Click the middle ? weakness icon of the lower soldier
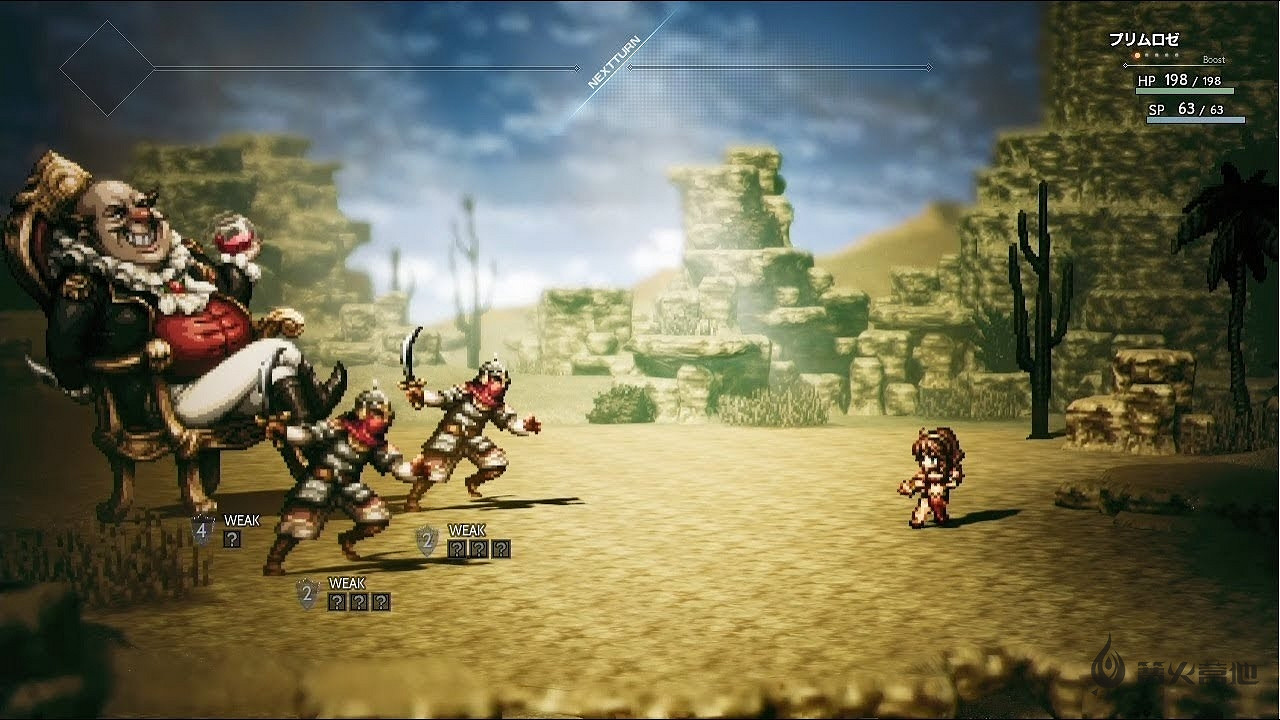 click(359, 602)
